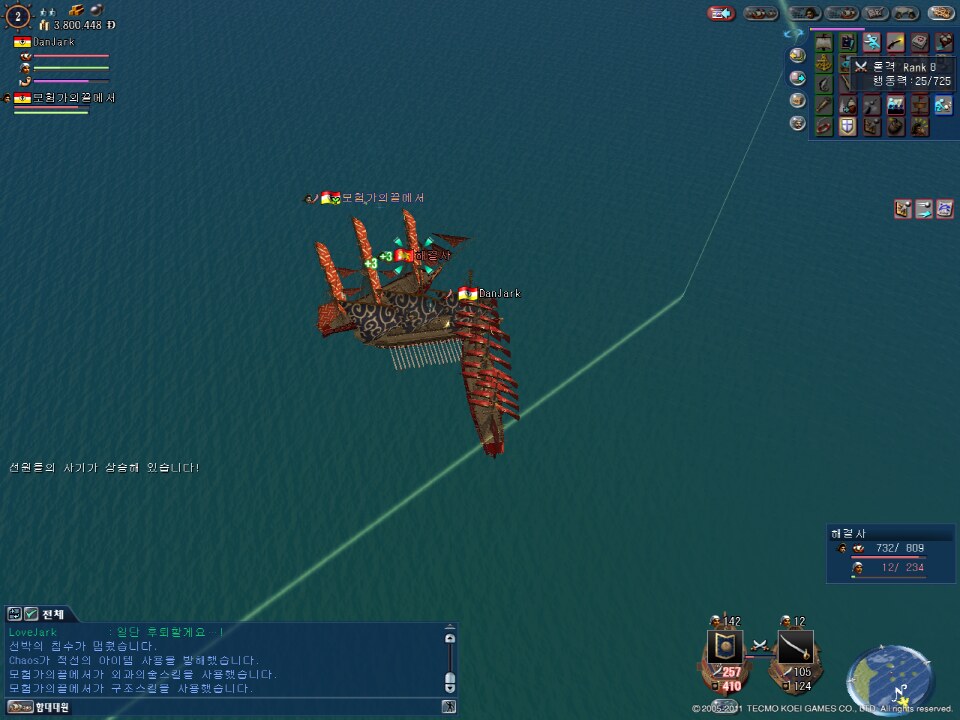This screenshot has height=720, width=960.
Task: Open the globe minimap
Action: pos(890,680)
